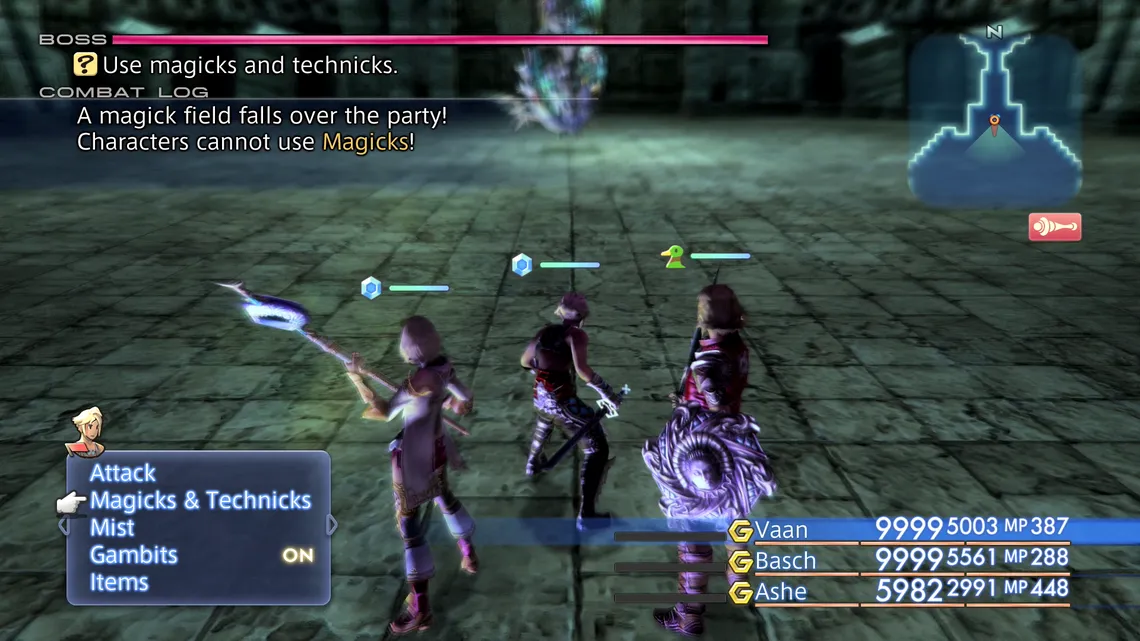Screen dimensions: 1140x641
Task: Select Basch in the party list
Action: tap(785, 561)
